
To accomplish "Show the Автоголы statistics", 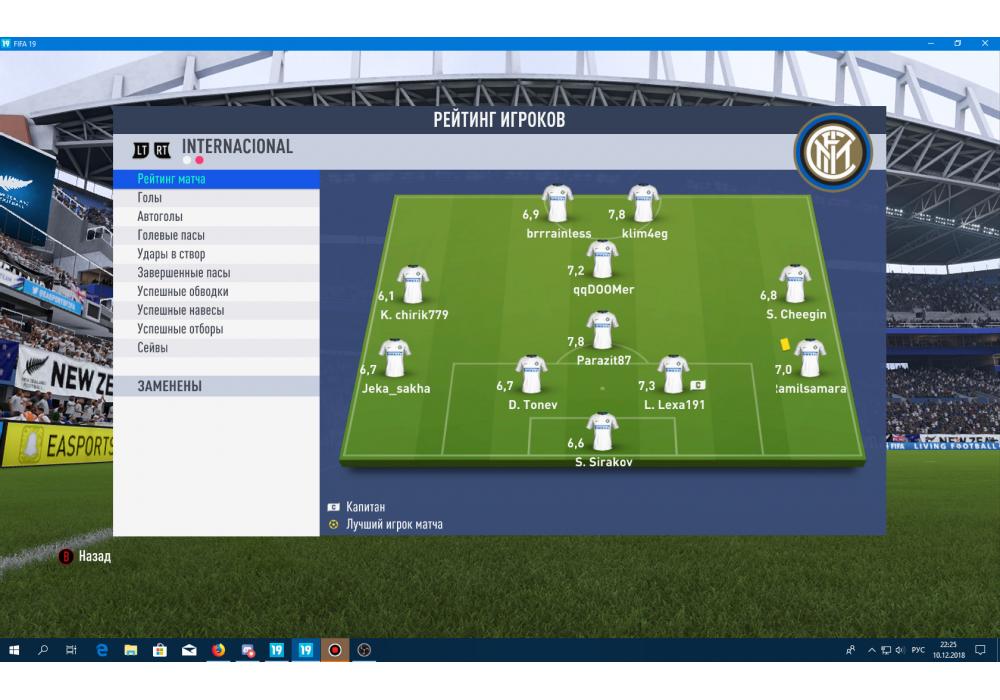I will pos(160,217).
